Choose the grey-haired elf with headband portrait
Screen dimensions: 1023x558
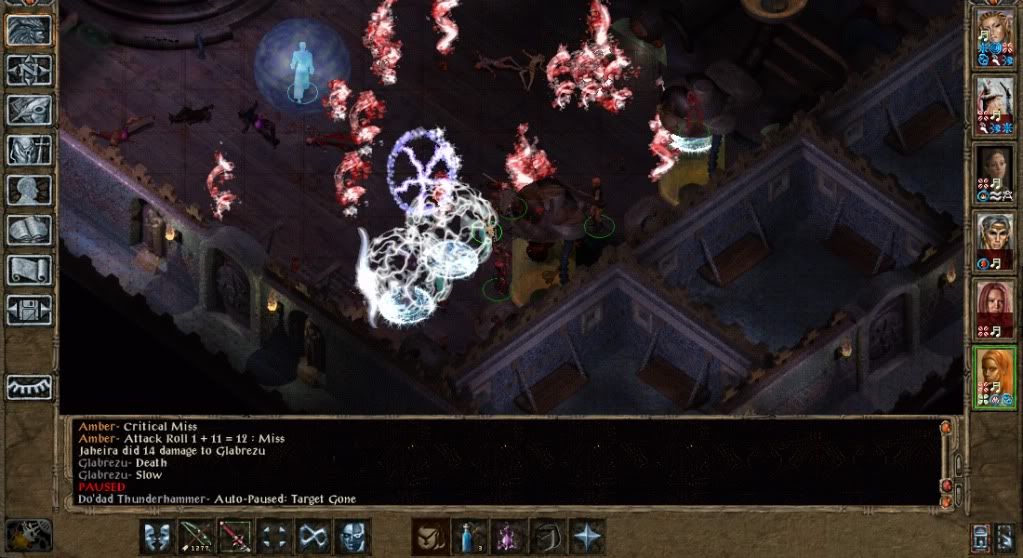point(995,240)
